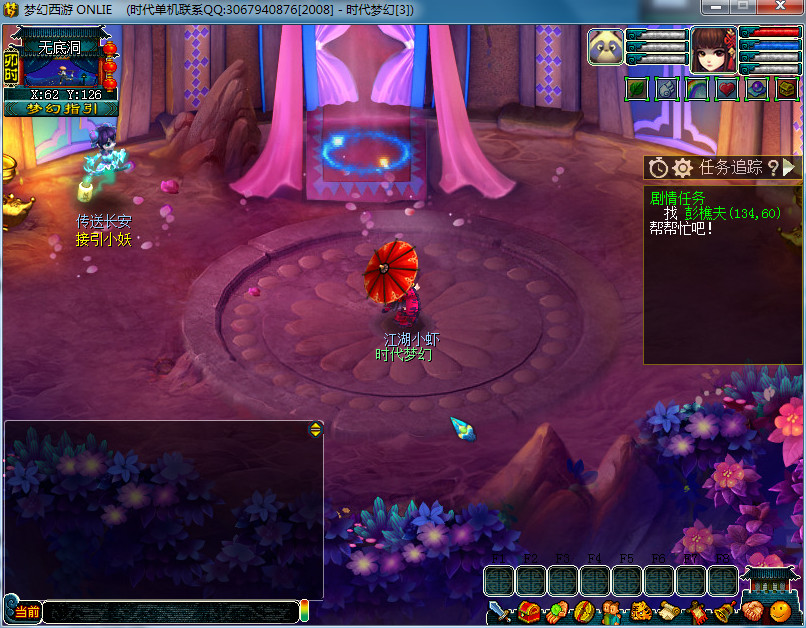Select the rainbow status icon

pyautogui.click(x=697, y=89)
